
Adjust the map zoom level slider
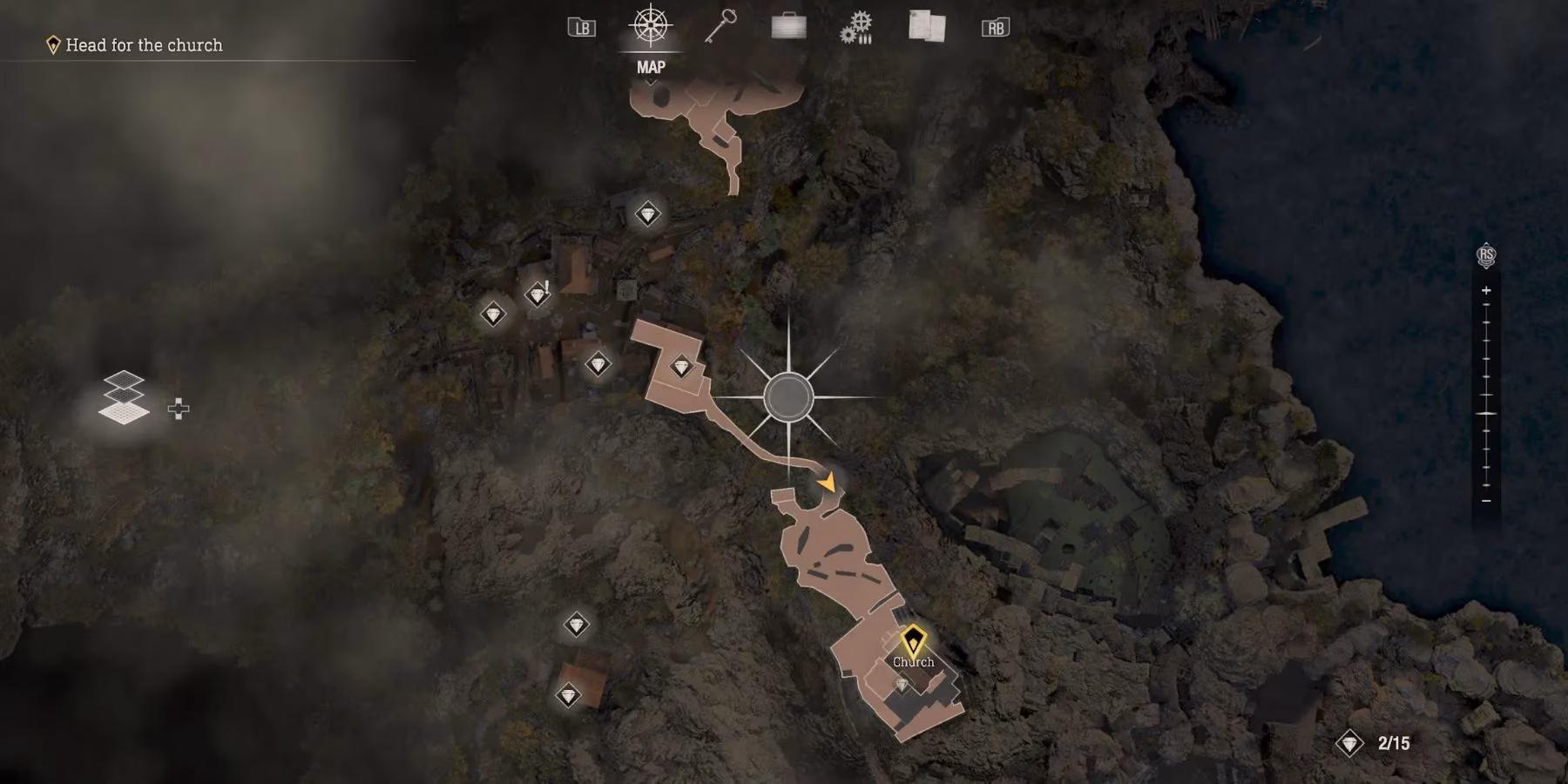1486,413
